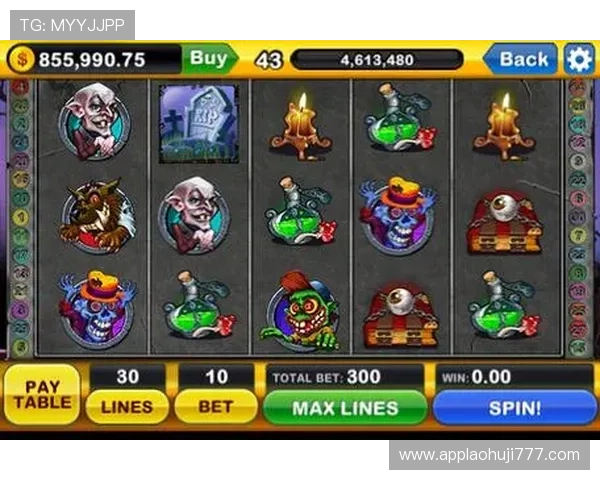Go back using the Back button
The height and width of the screenshot is (480, 600).
(522, 59)
